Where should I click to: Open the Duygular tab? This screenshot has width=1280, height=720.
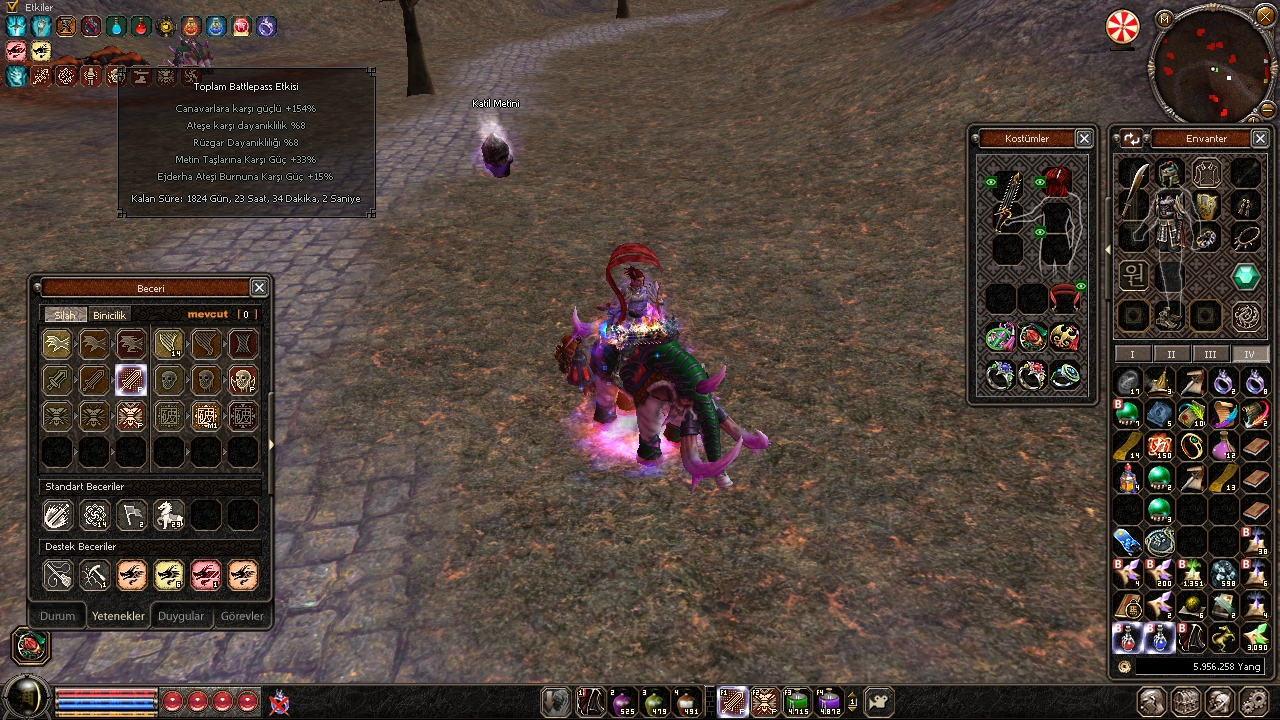tap(181, 616)
